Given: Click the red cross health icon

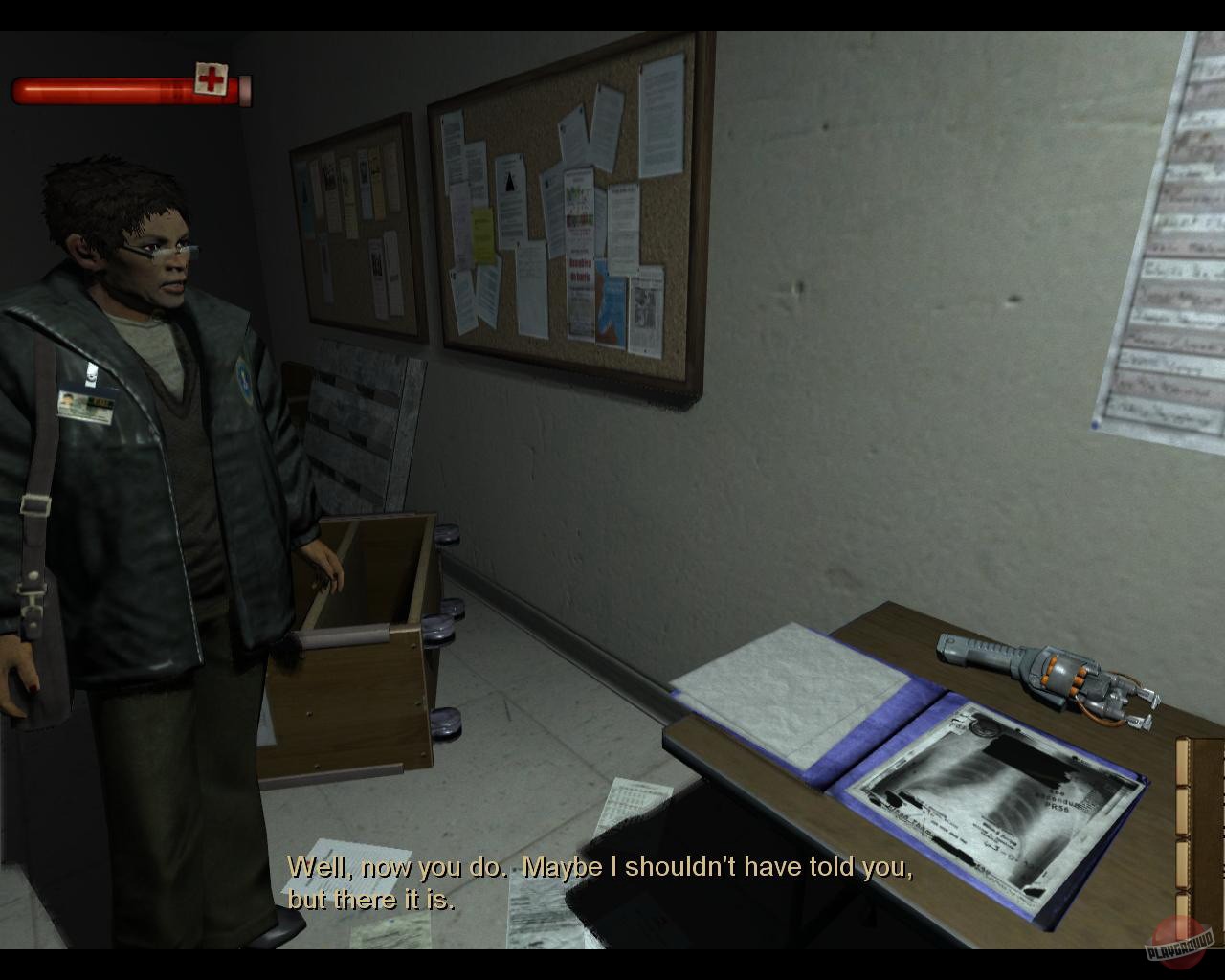Looking at the screenshot, I should click(x=212, y=79).
